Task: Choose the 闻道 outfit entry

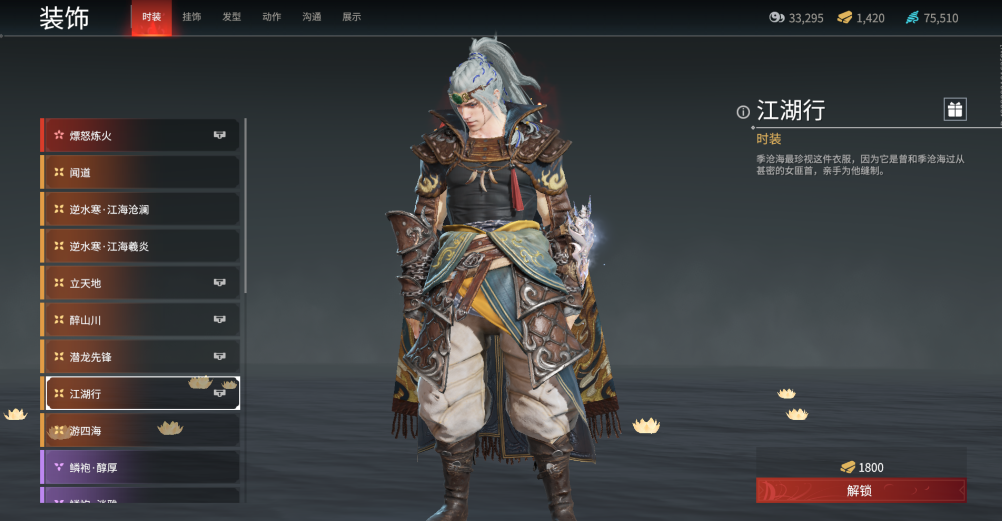Action: pyautogui.click(x=140, y=172)
